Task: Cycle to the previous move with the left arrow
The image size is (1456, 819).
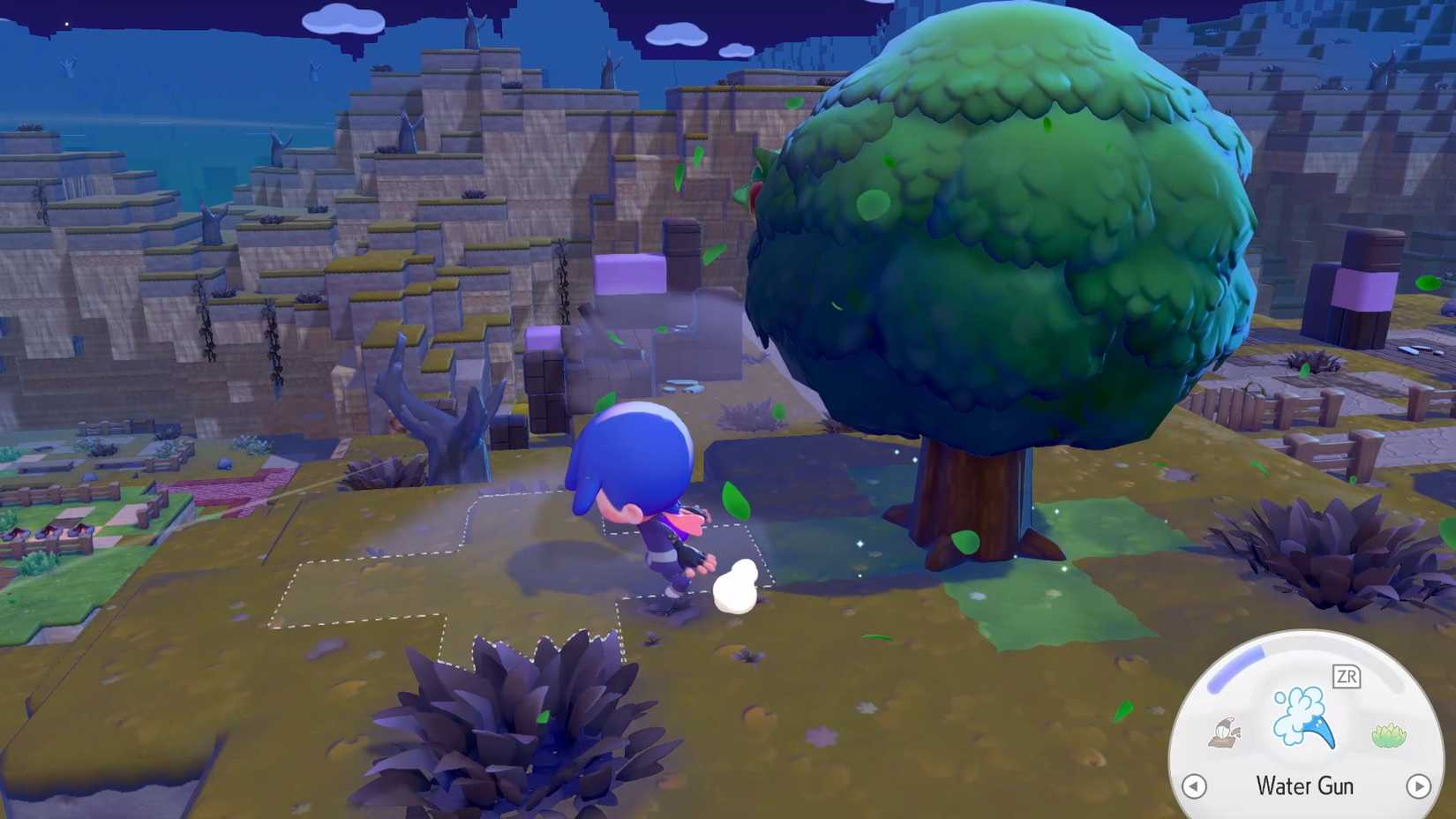Action: [x=1196, y=785]
